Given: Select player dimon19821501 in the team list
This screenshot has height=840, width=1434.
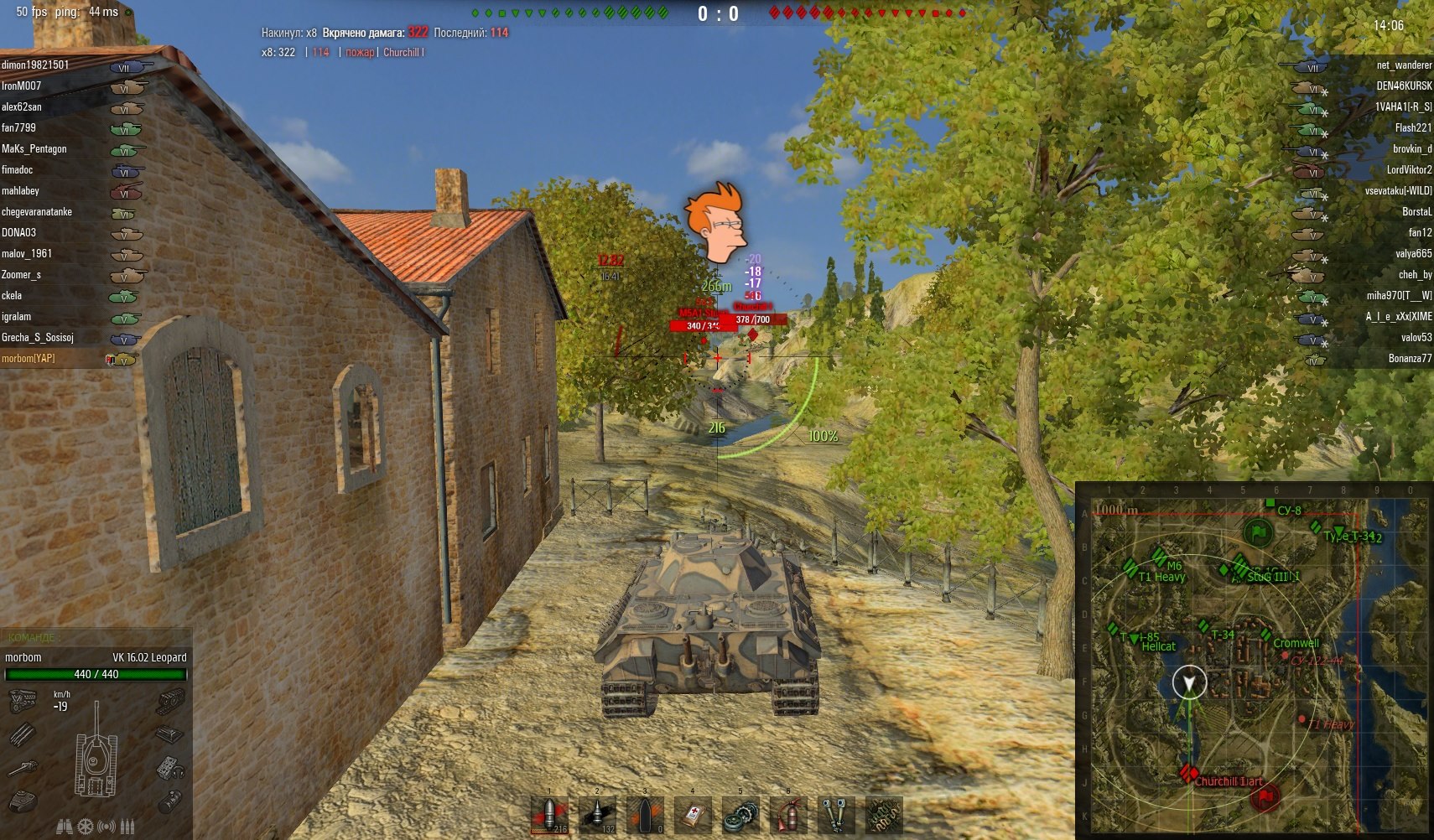Looking at the screenshot, I should (35, 65).
